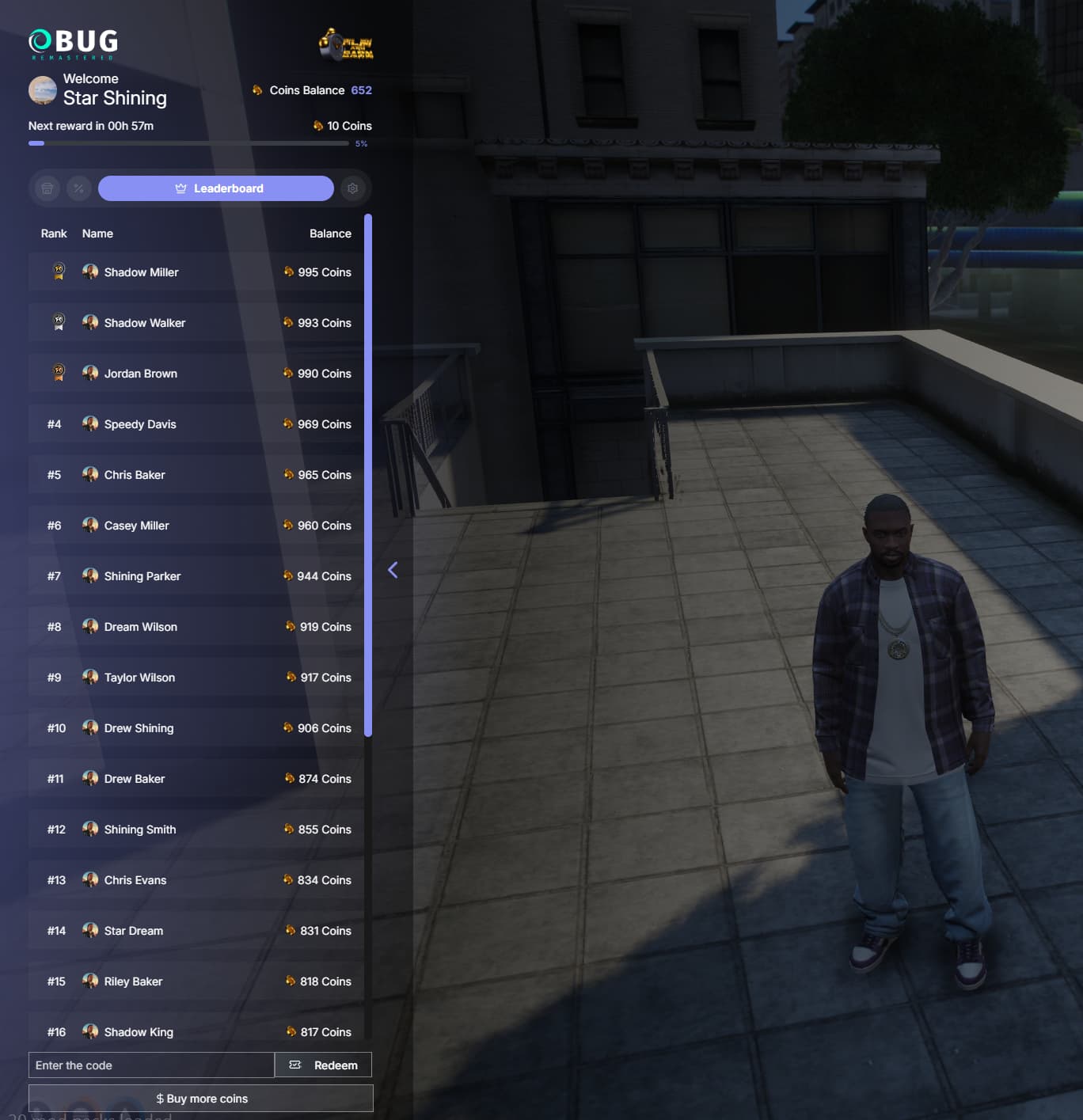1083x1120 pixels.
Task: Click the Flow Farm logo at top
Action: point(346,45)
